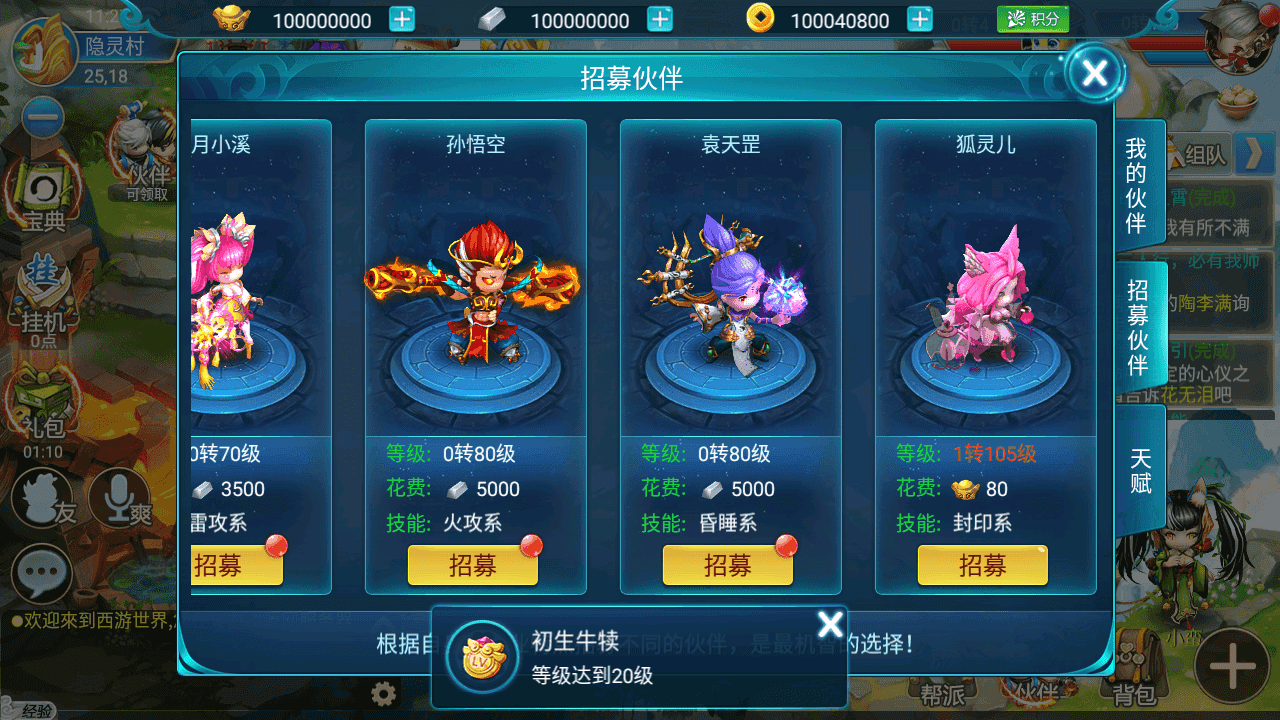Add more gold ingots with plus button
The height and width of the screenshot is (720, 1280).
[x=401, y=19]
